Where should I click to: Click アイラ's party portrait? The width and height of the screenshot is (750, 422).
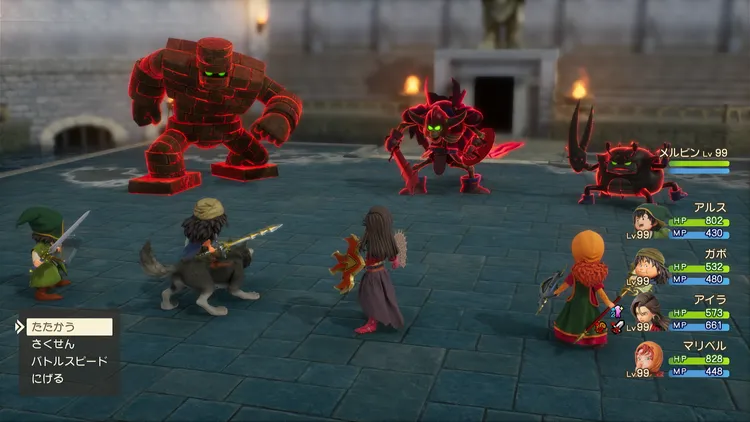click(x=648, y=312)
